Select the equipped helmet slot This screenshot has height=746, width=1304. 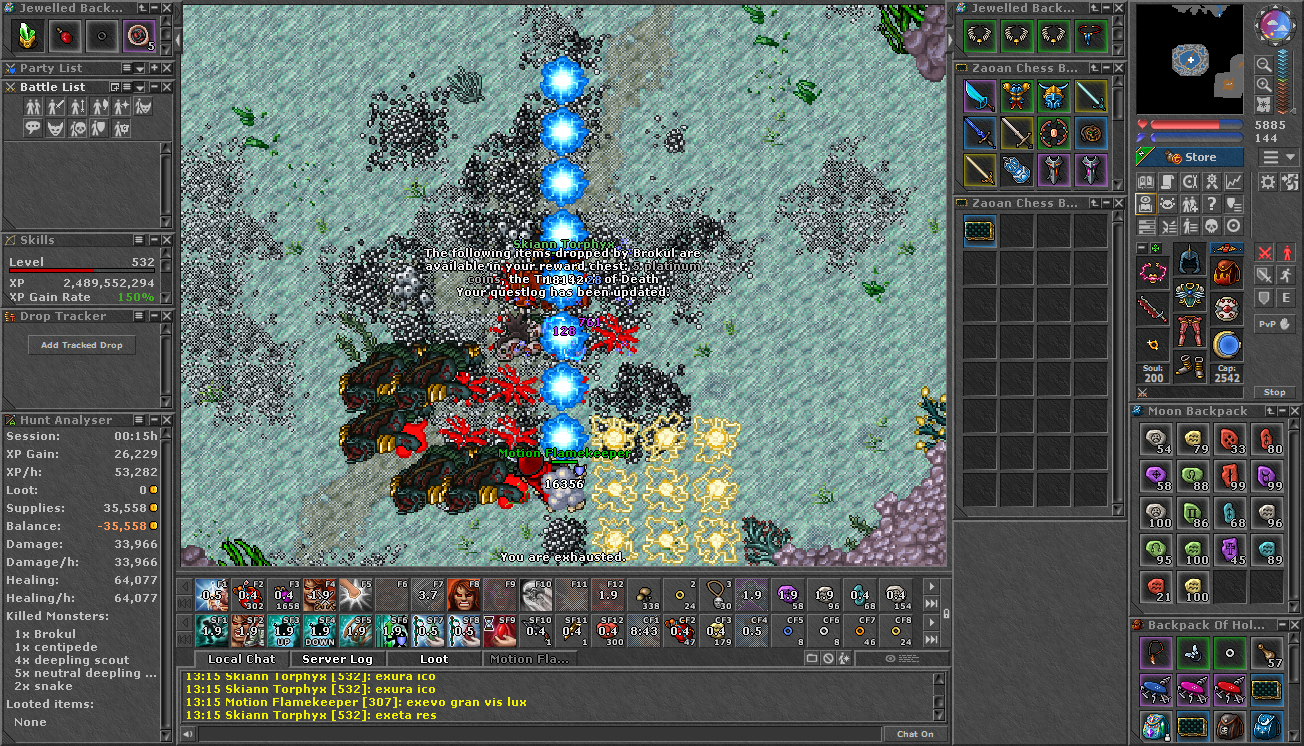coord(1189,260)
